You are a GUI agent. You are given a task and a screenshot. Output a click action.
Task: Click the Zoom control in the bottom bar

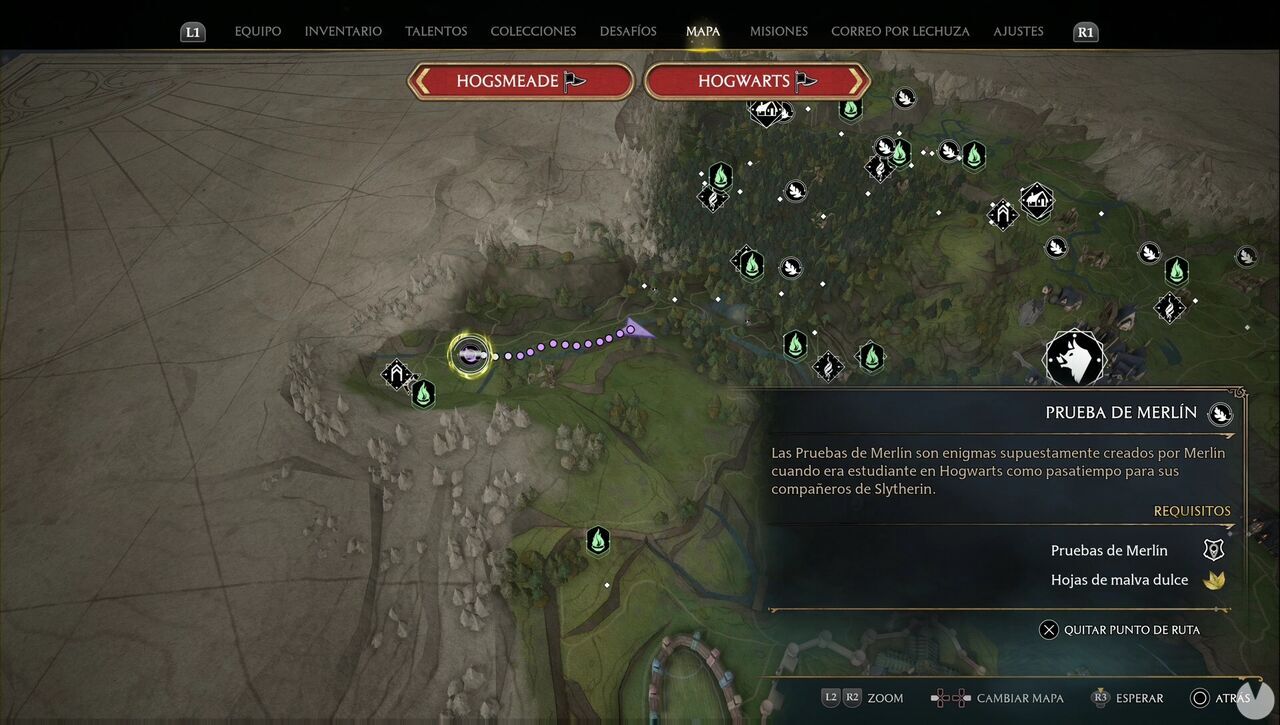coord(884,698)
